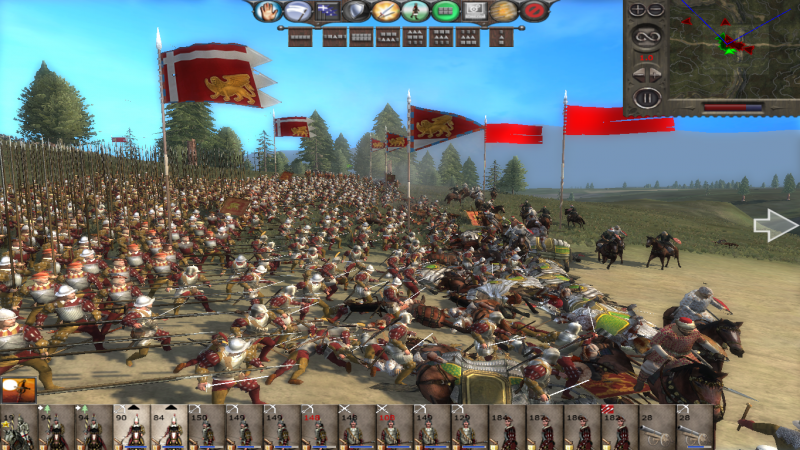This screenshot has width=800, height=450.
Task: Decrease battle speed with left arrow
Action: (x=637, y=73)
